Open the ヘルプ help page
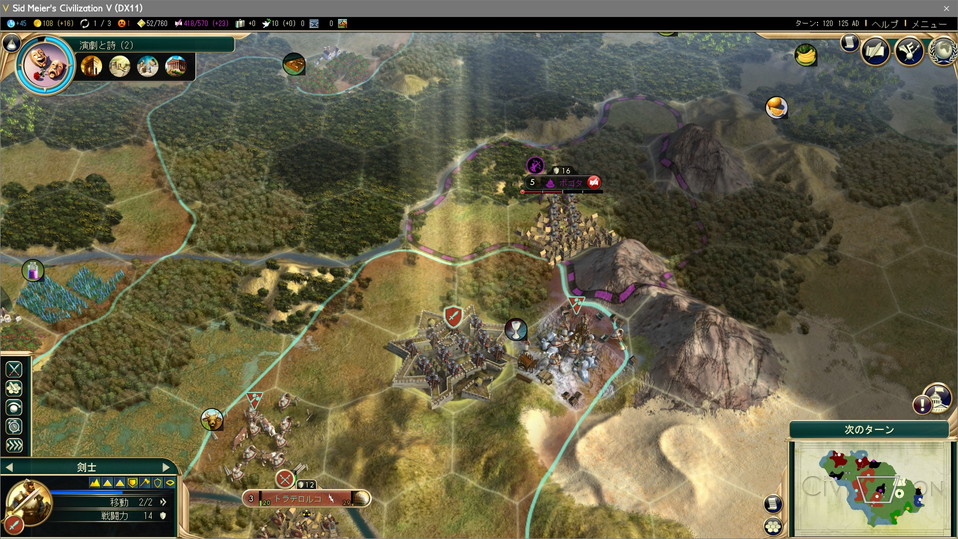958x539 pixels. tap(884, 23)
